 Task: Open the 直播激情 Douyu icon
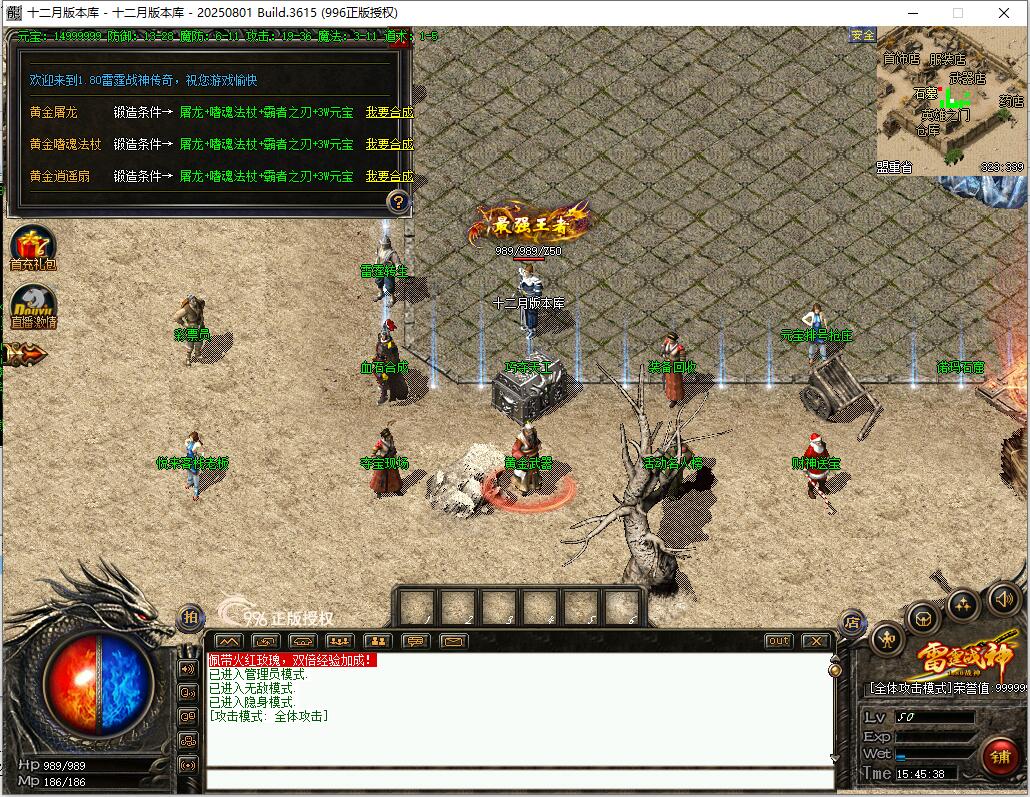(33, 305)
